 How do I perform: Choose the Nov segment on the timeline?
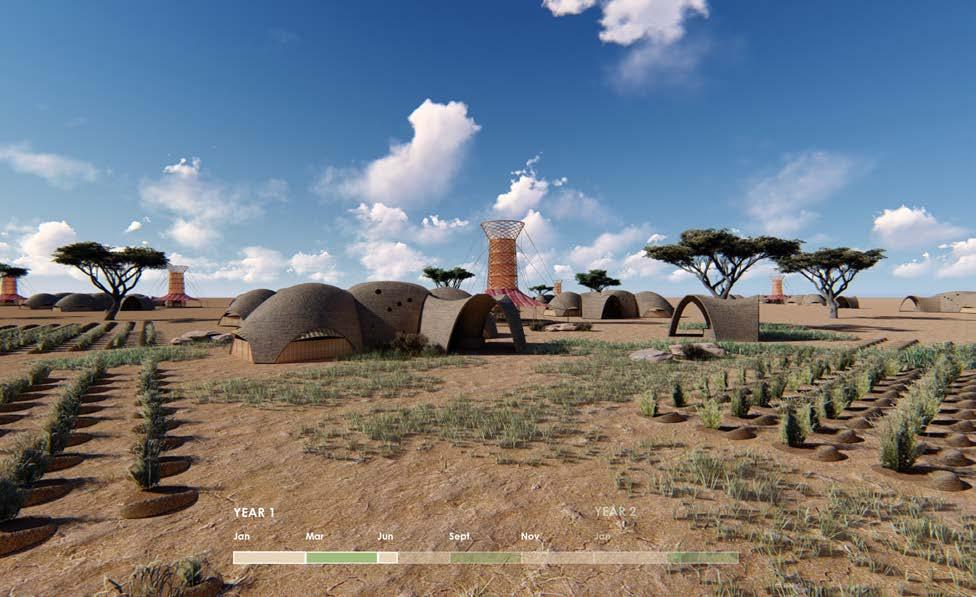coord(556,558)
